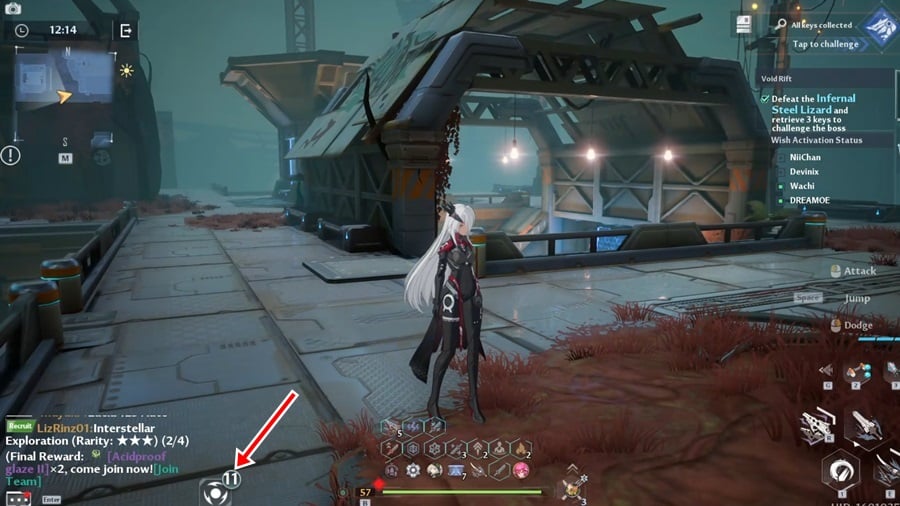Activate the relic icon with 11 badge
This screenshot has height=506, width=900.
(x=217, y=492)
